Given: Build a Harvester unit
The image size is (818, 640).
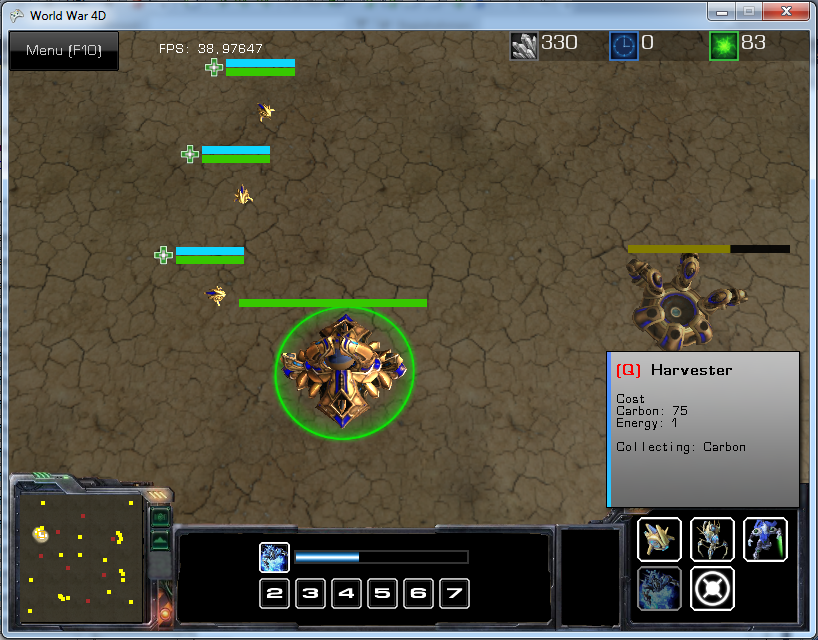Looking at the screenshot, I should click(659, 540).
